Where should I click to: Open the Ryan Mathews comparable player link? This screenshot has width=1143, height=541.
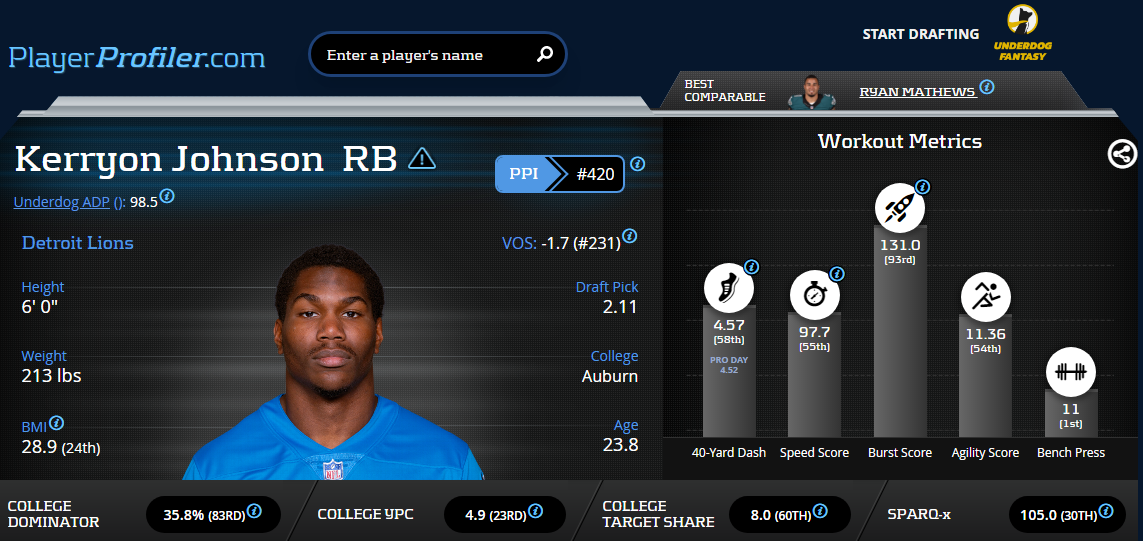[917, 92]
